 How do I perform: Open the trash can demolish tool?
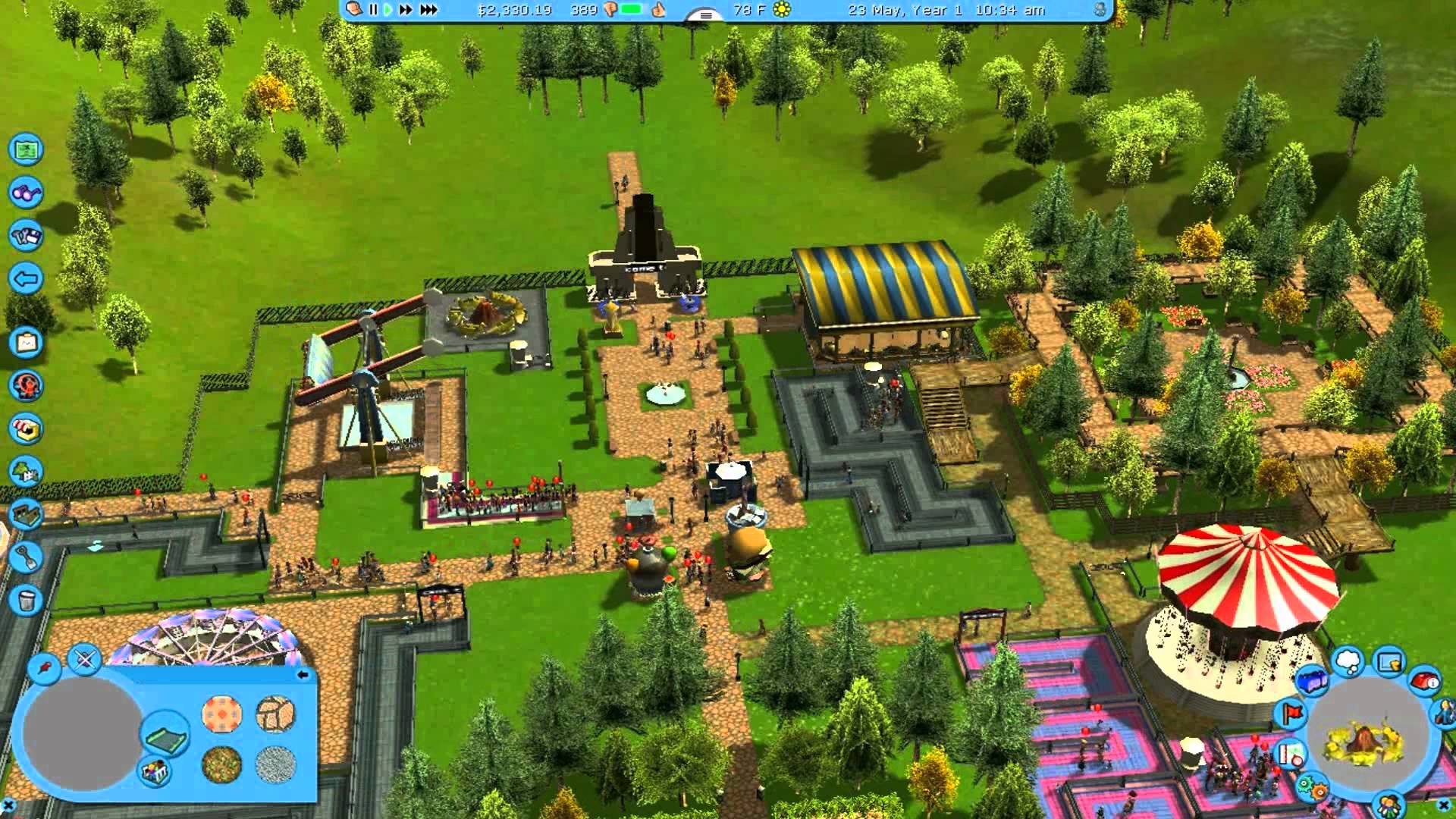[26, 601]
